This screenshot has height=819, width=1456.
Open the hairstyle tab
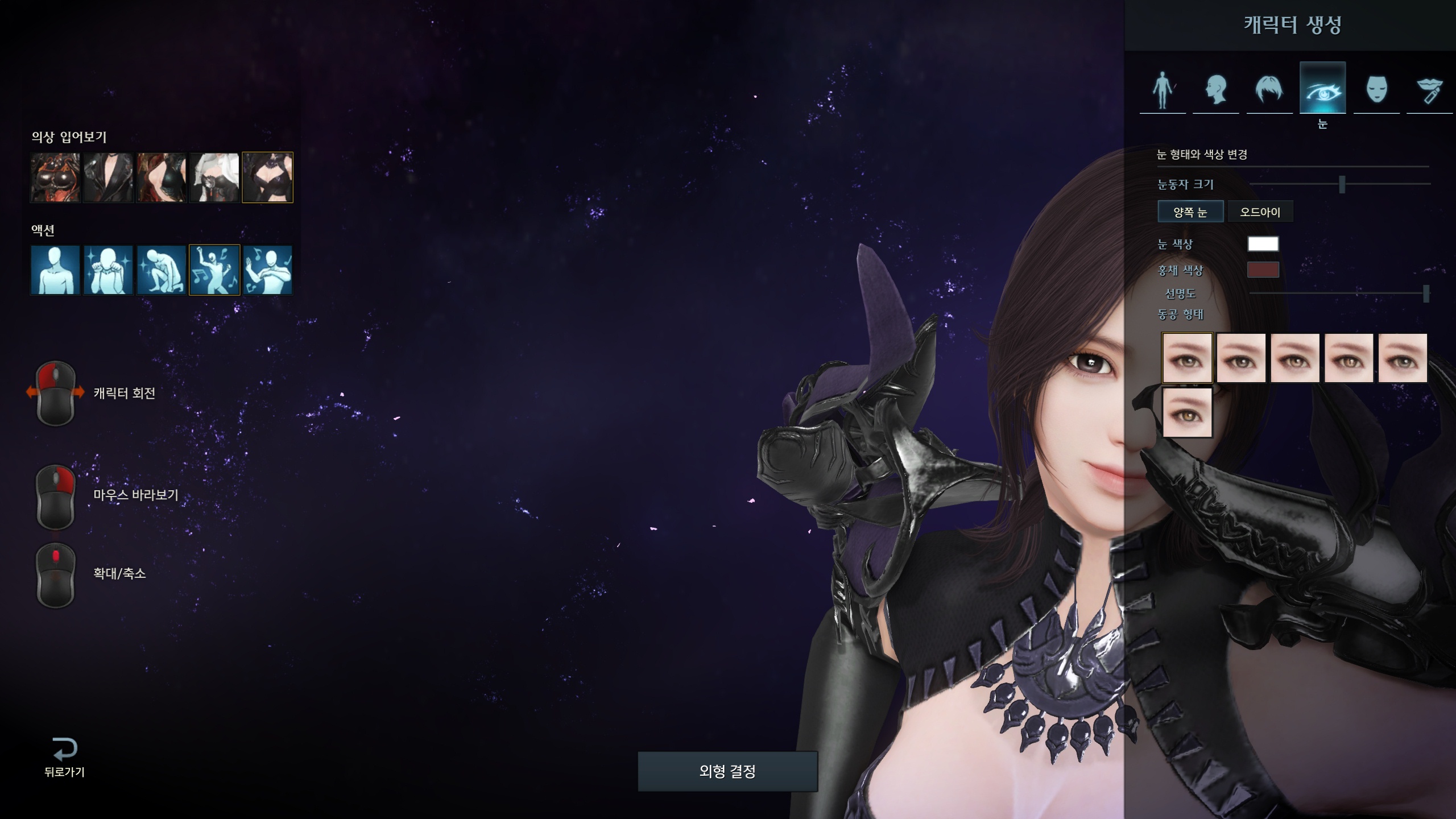[x=1269, y=89]
